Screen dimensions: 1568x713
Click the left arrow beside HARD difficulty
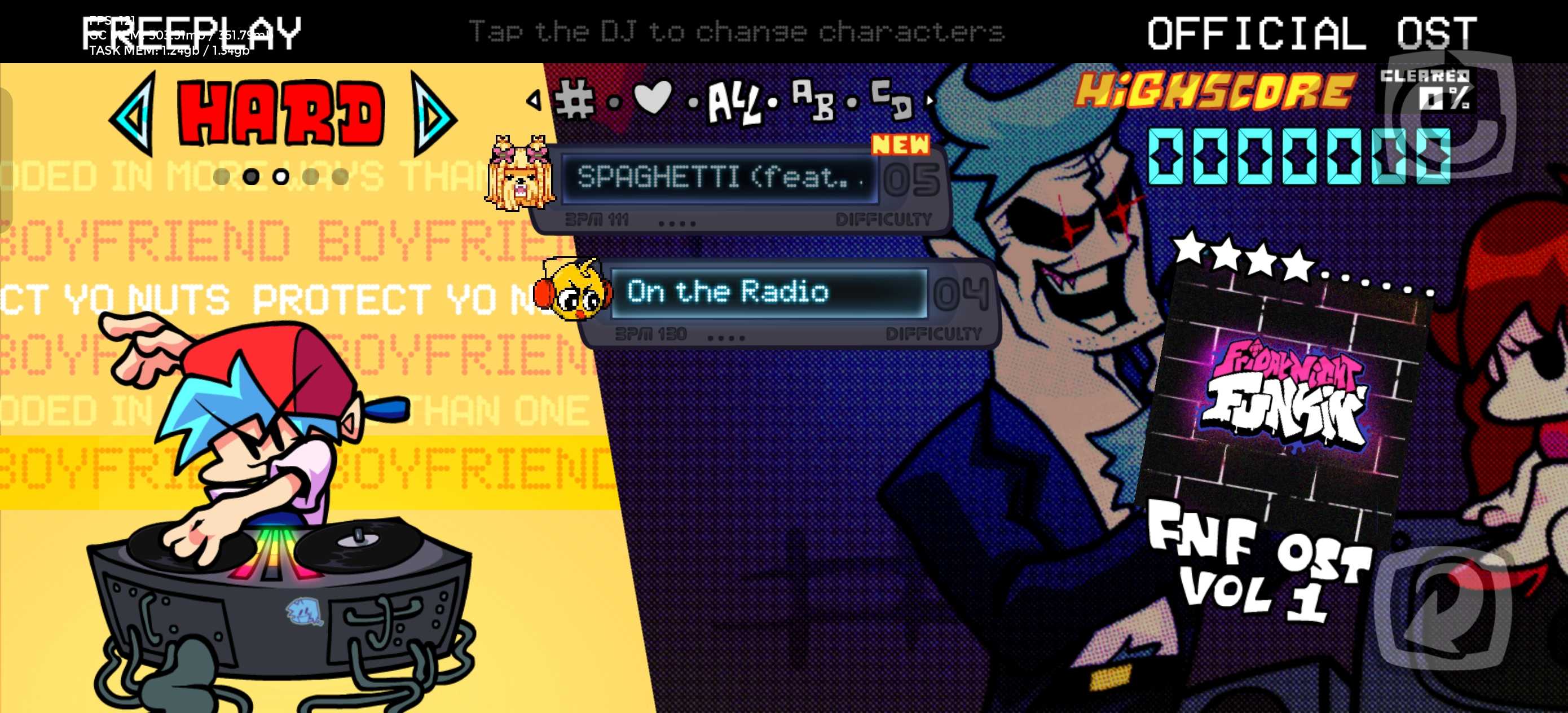click(134, 114)
